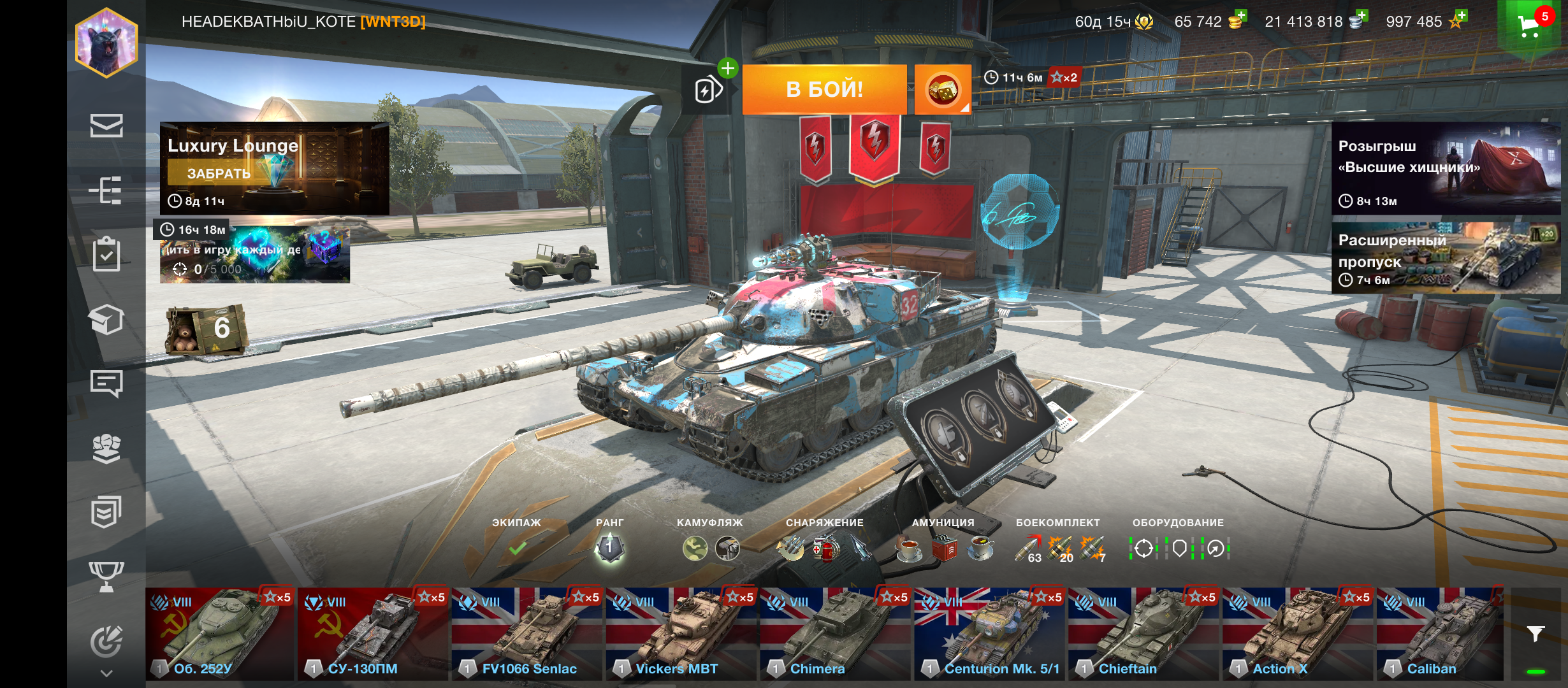Open the Камуфляж camouflage slots
The width and height of the screenshot is (1568, 688).
pyautogui.click(x=710, y=547)
